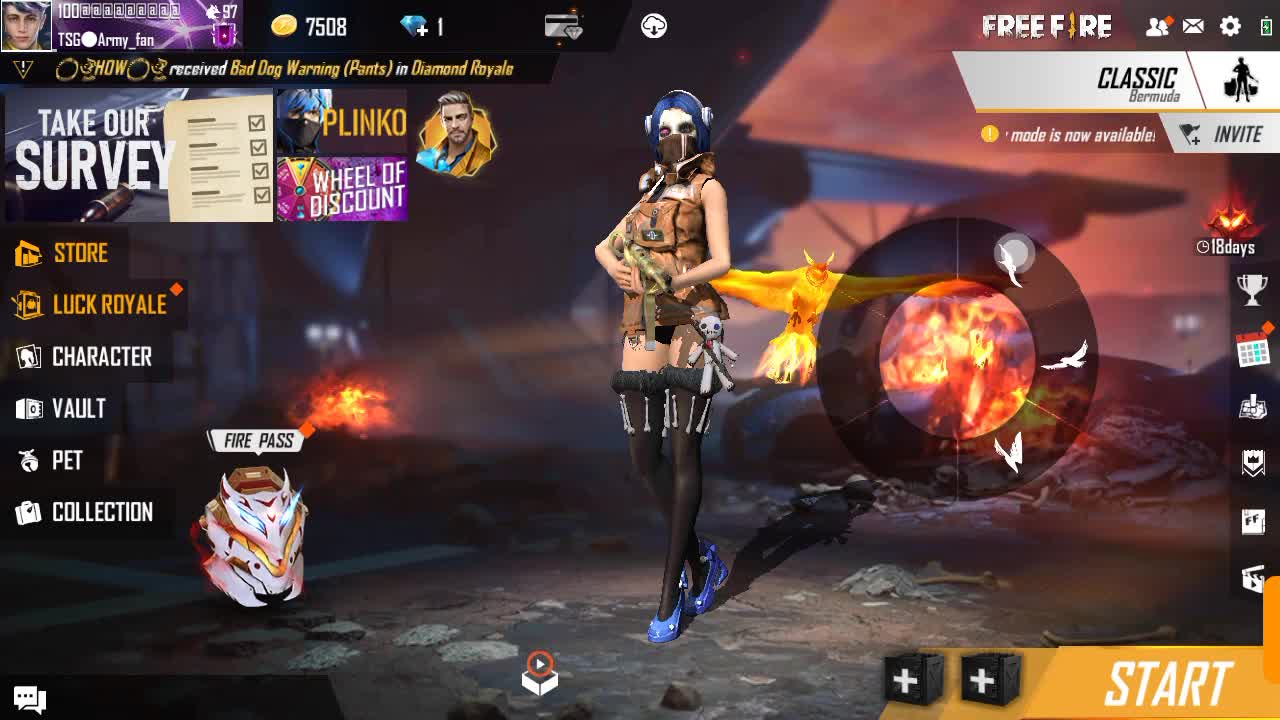Open the chat speech bubble

click(29, 698)
